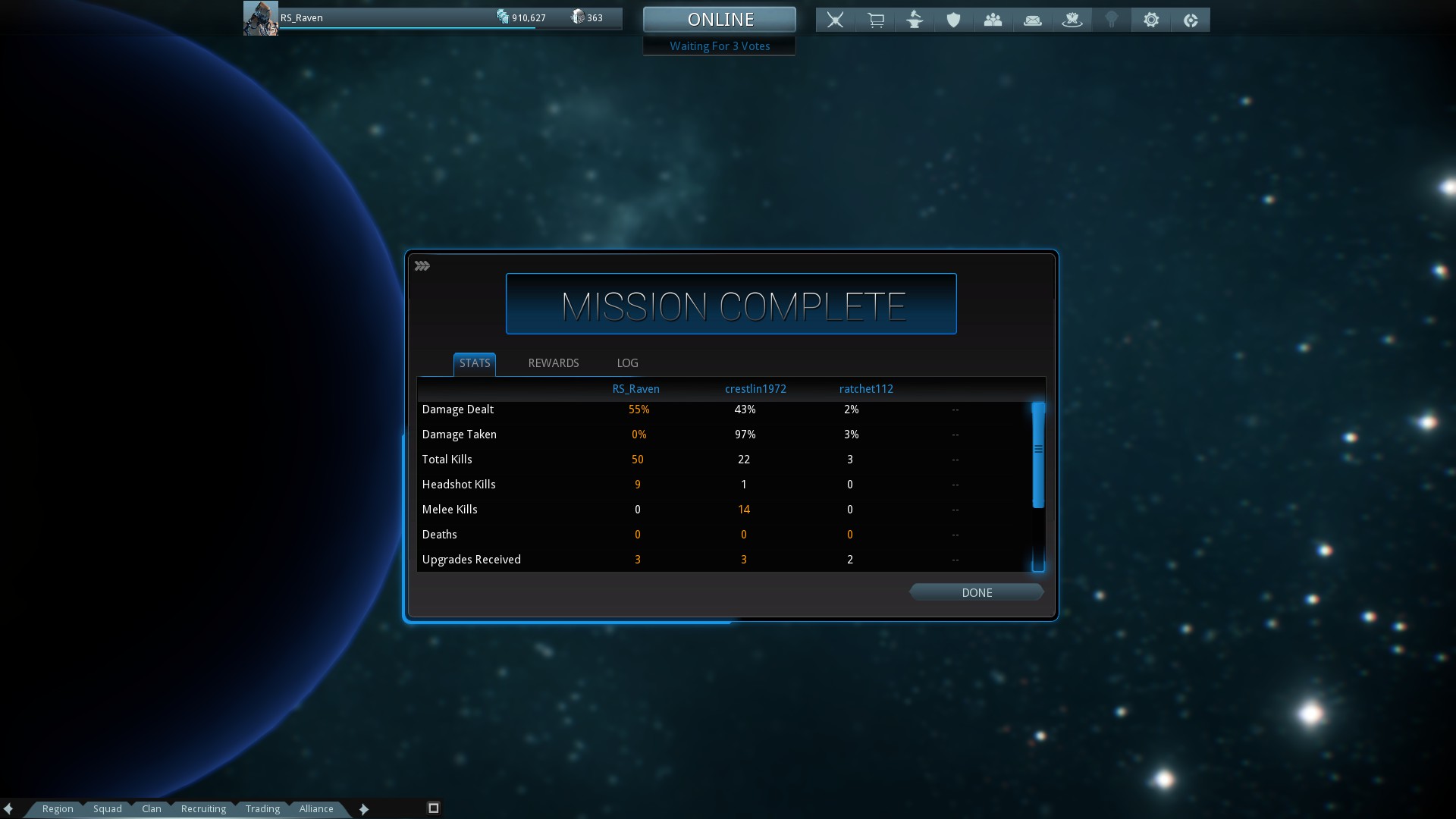Open settings with the gear icon
The height and width of the screenshot is (819, 1456).
pos(1151,20)
